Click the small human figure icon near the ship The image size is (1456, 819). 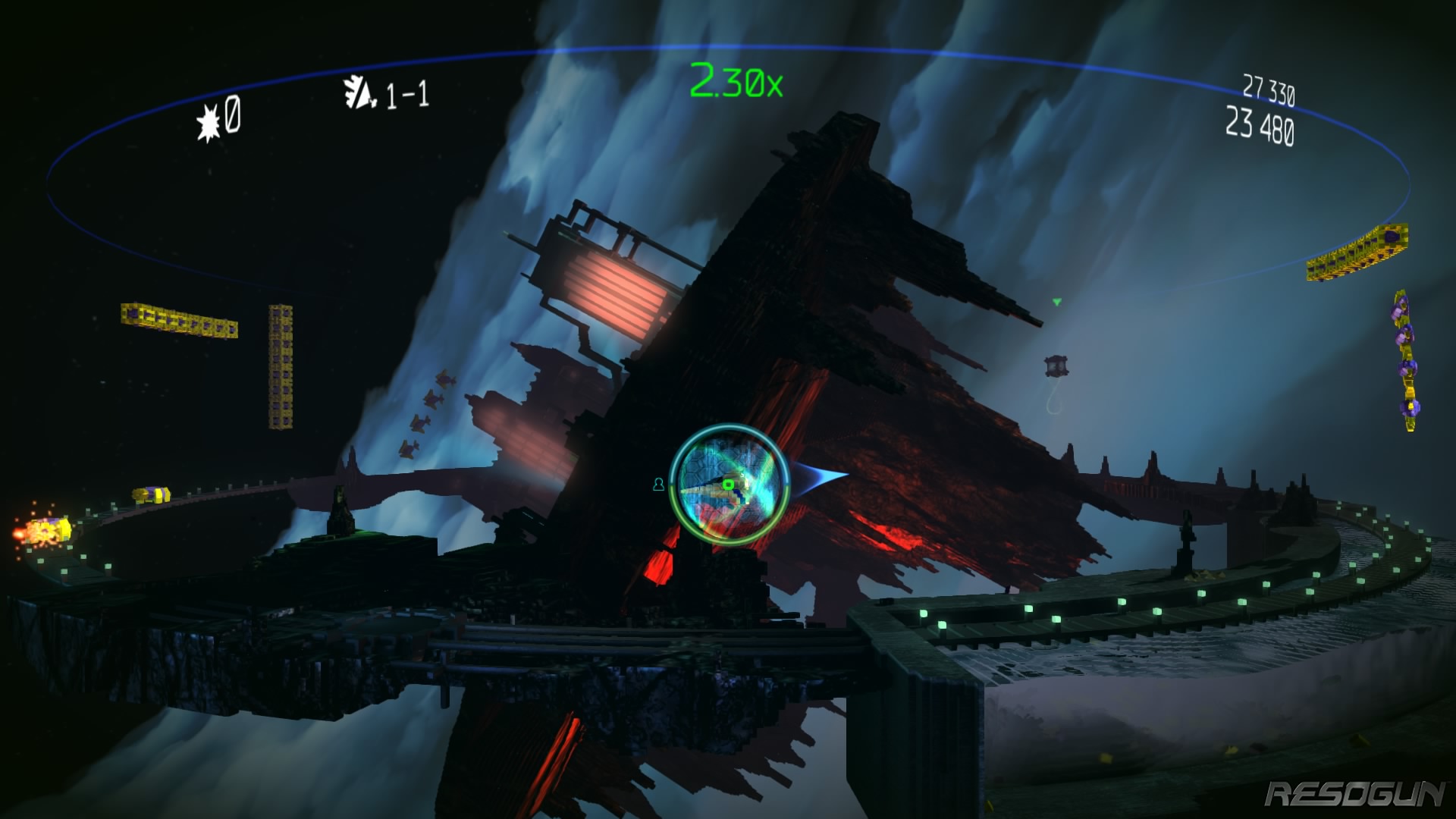point(658,483)
